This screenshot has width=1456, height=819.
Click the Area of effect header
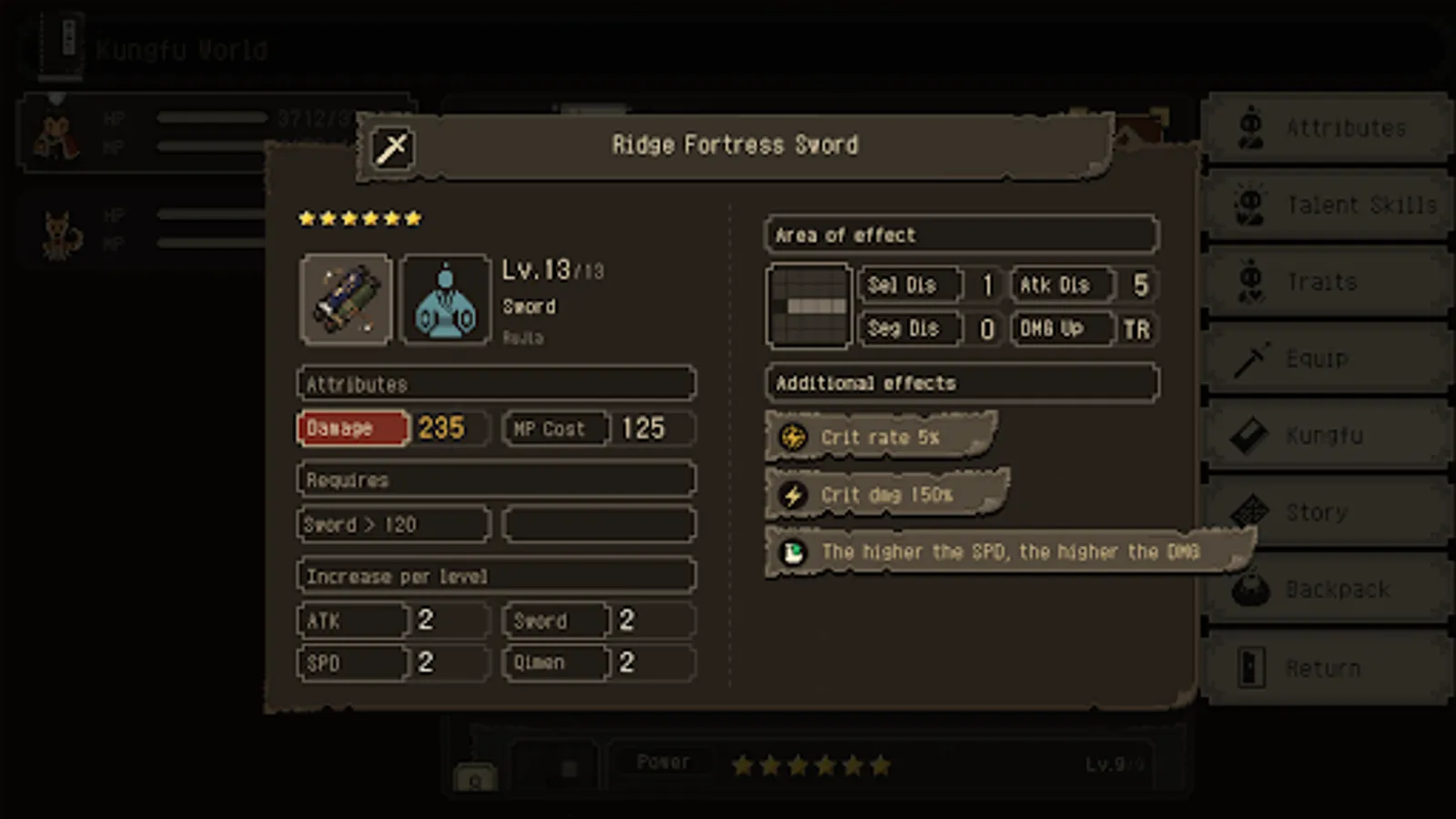[960, 235]
